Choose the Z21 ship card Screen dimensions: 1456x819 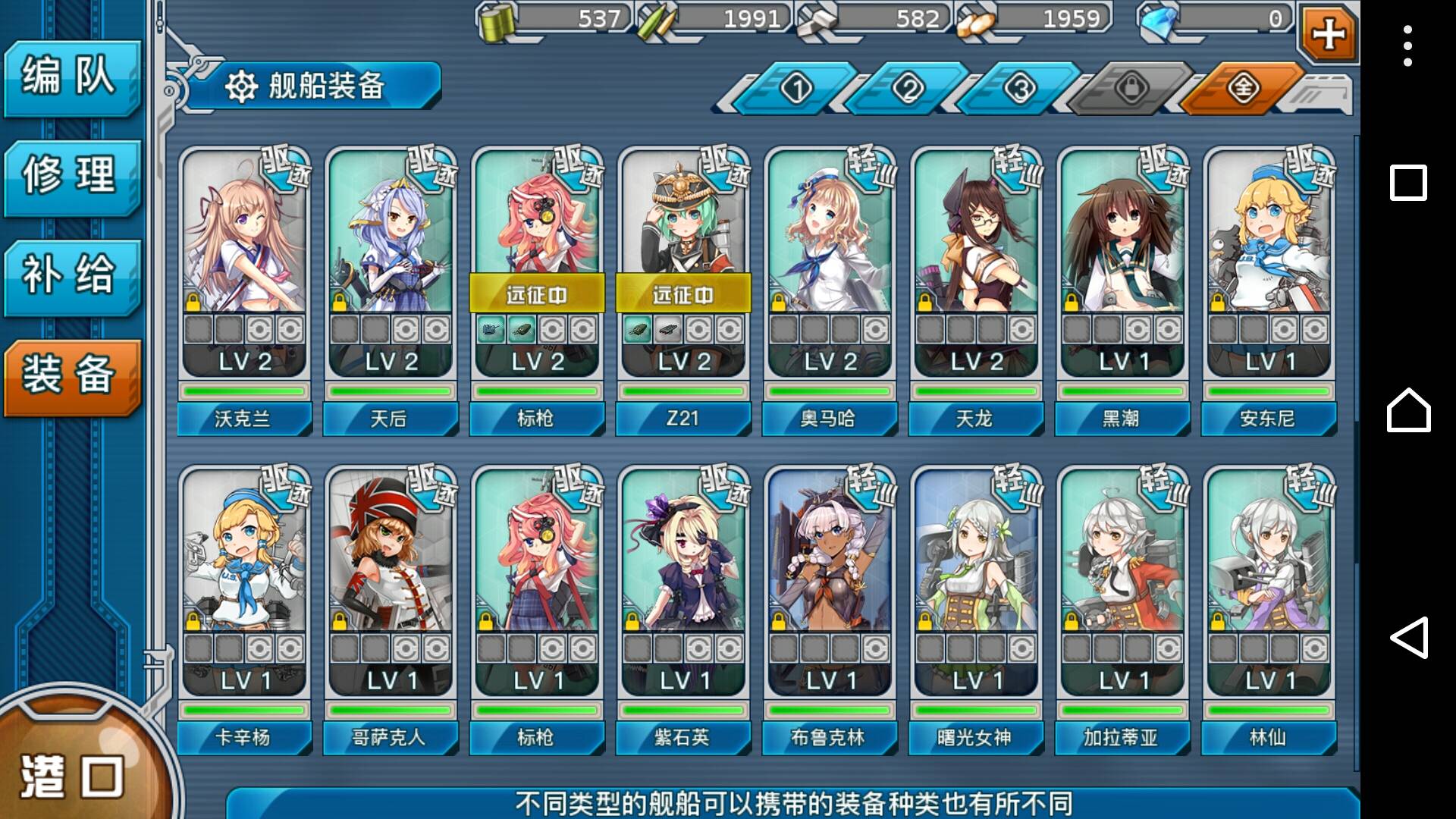[683, 288]
